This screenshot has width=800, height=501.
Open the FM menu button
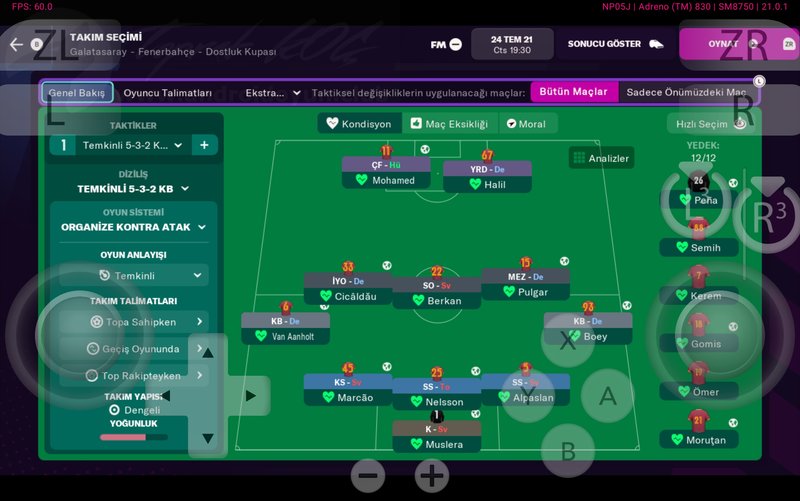pyautogui.click(x=446, y=44)
